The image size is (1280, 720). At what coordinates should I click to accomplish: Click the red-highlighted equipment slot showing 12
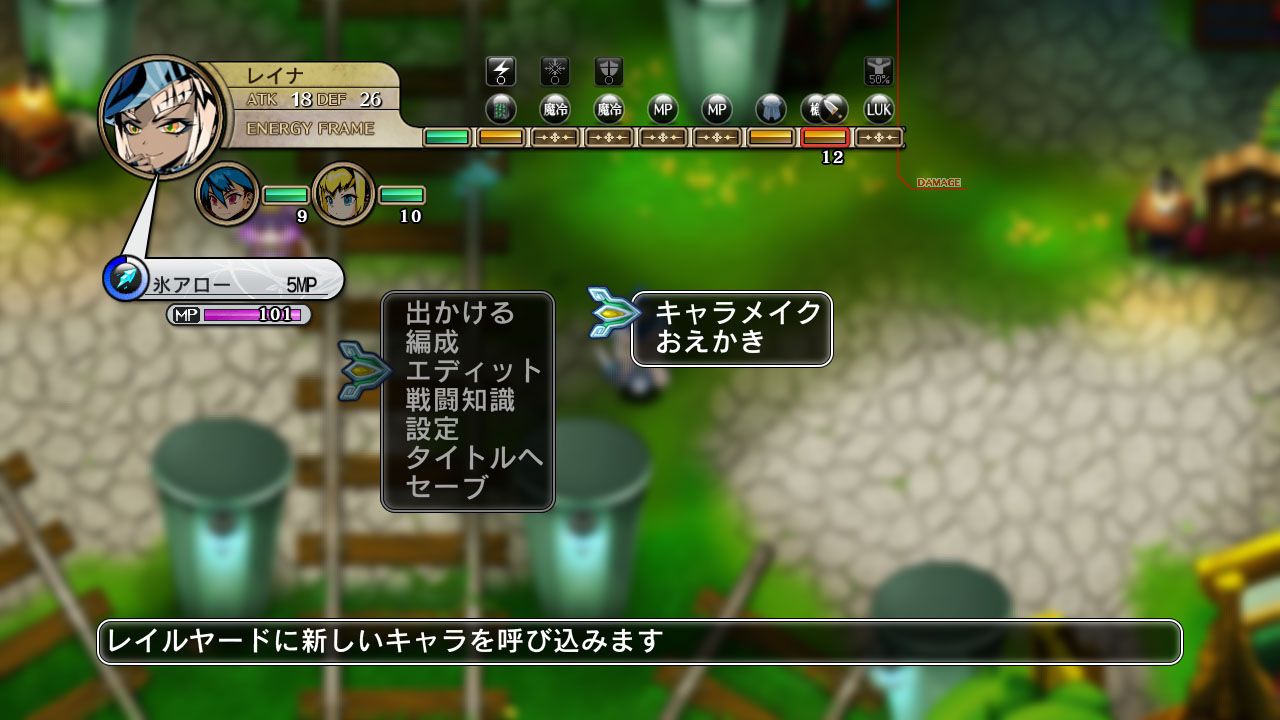[x=824, y=139]
